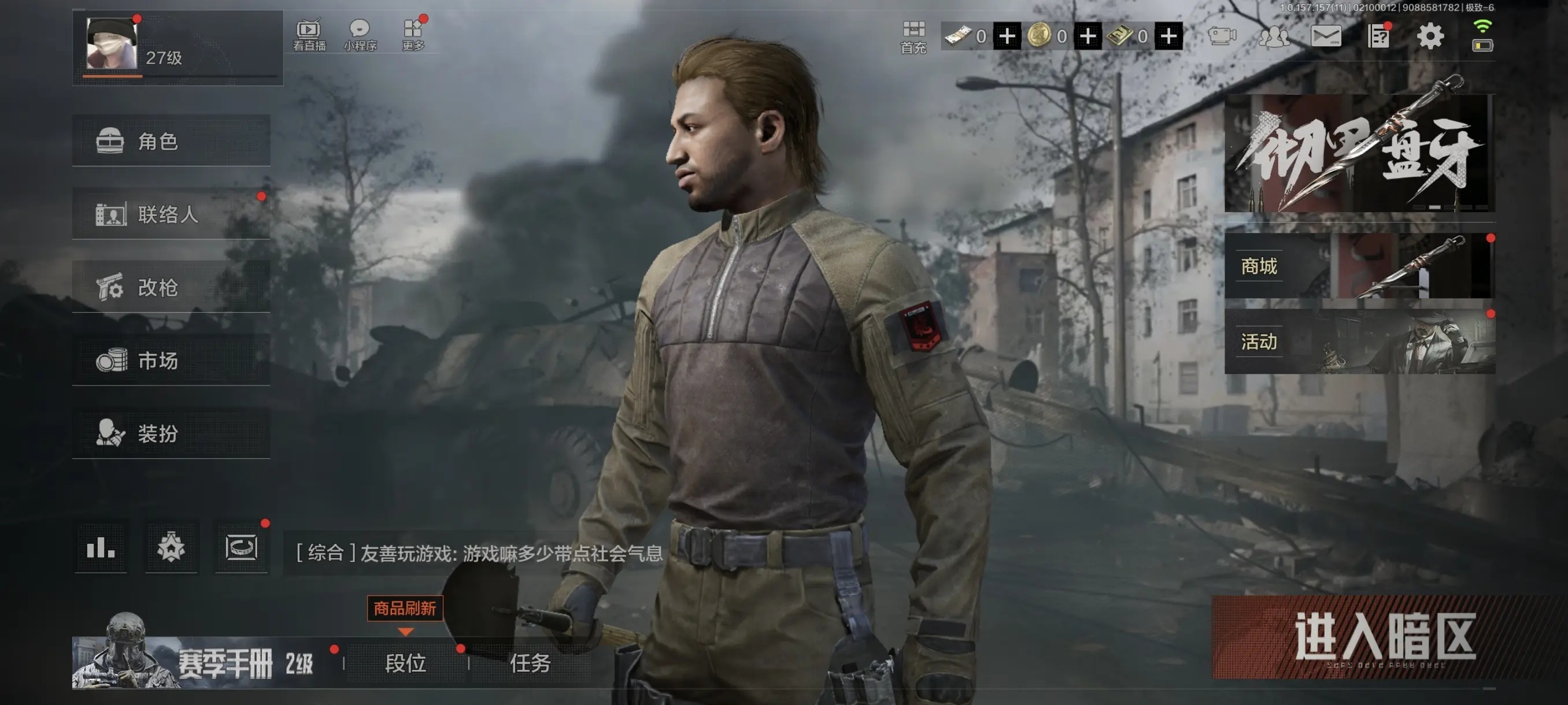1568x705 pixels.
Task: Tap the player avatar profile
Action: 112,44
